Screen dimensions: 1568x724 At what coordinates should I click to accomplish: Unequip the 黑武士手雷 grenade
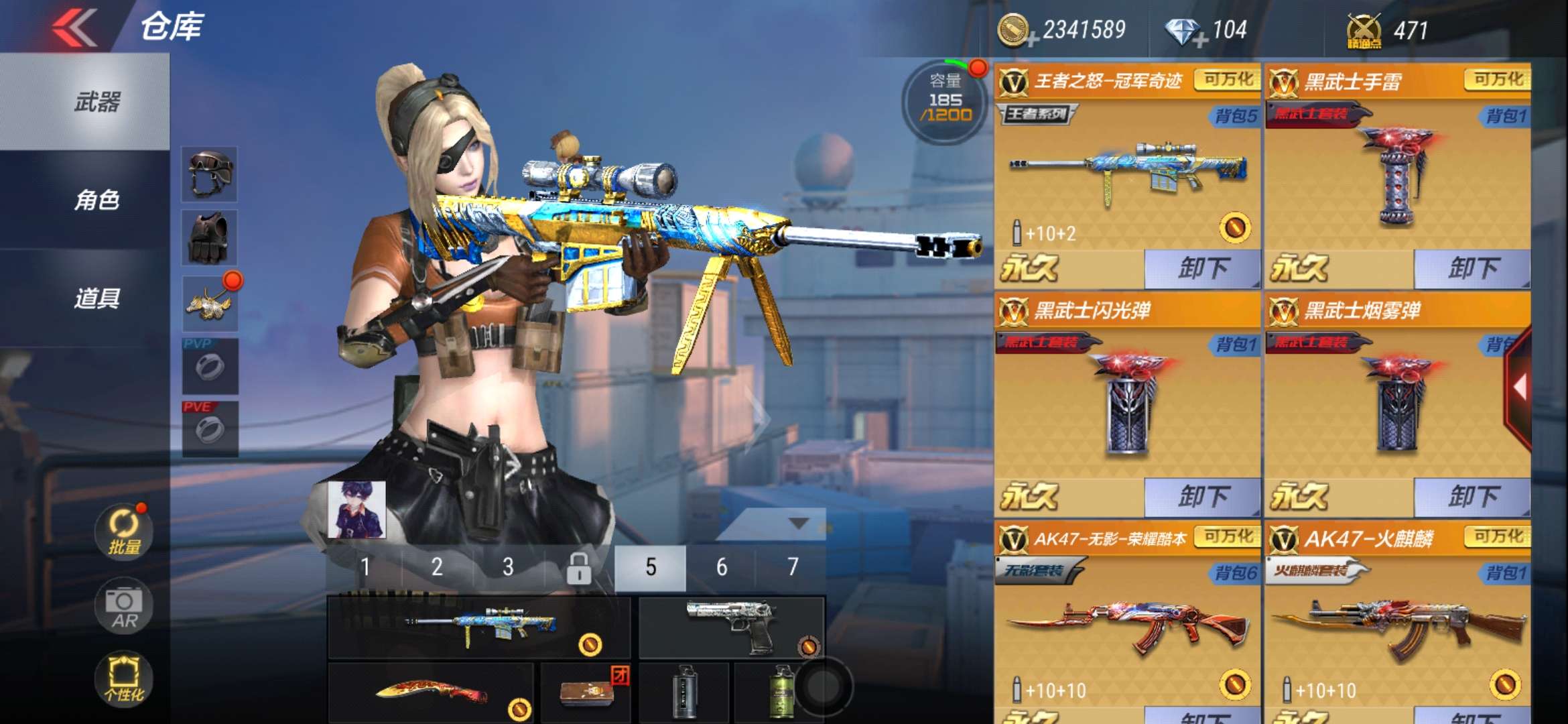[x=1472, y=269]
